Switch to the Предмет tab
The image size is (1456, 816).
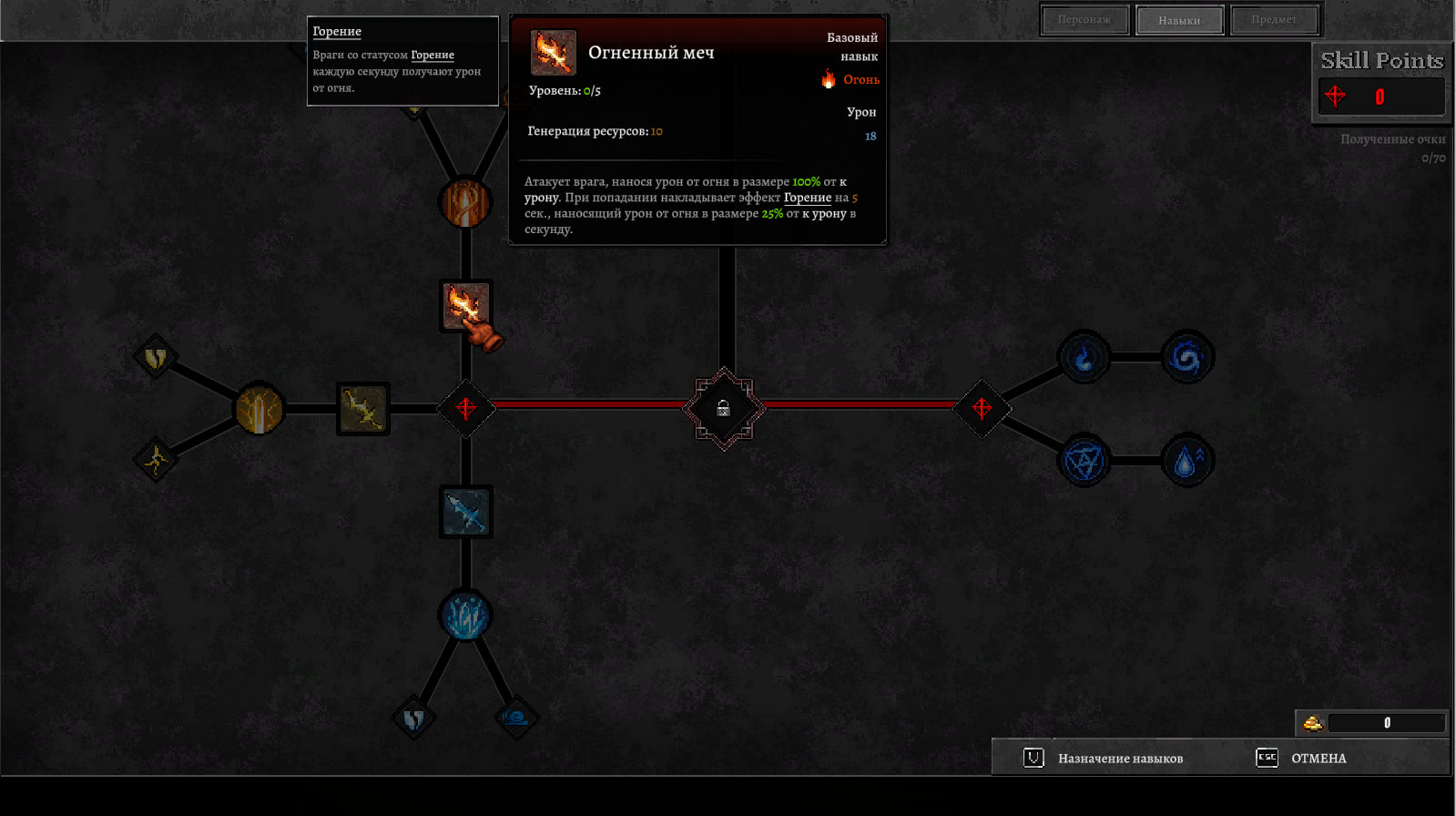pos(1274,20)
